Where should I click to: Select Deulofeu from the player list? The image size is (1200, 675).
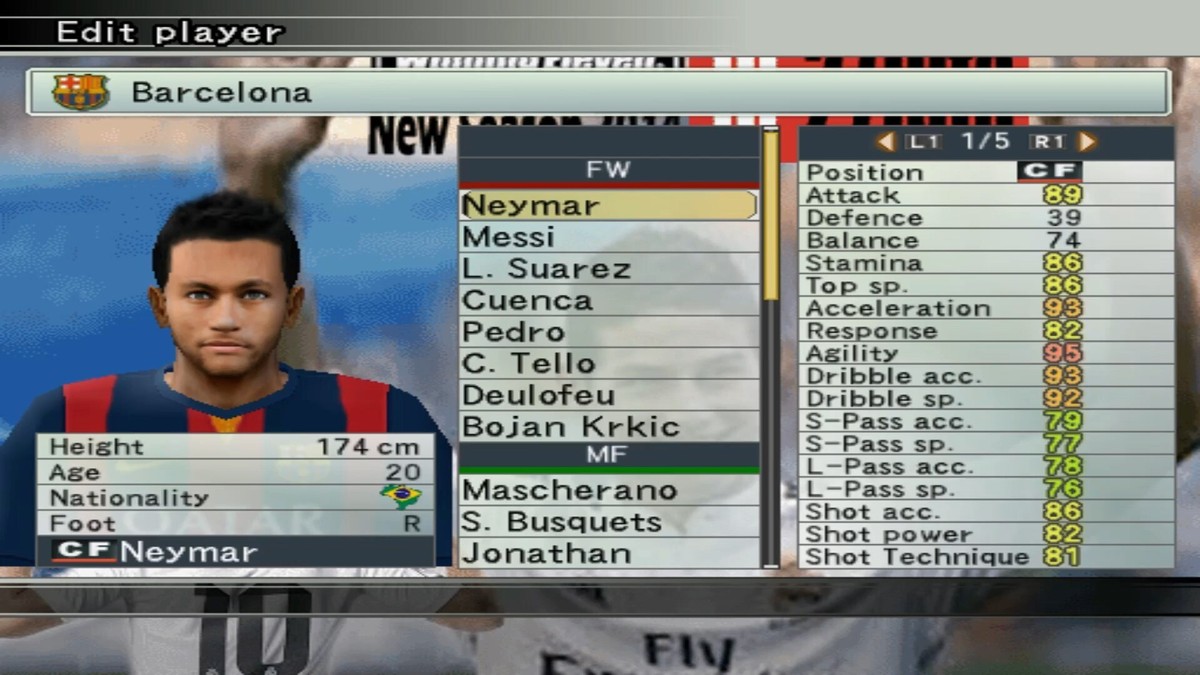pos(608,395)
